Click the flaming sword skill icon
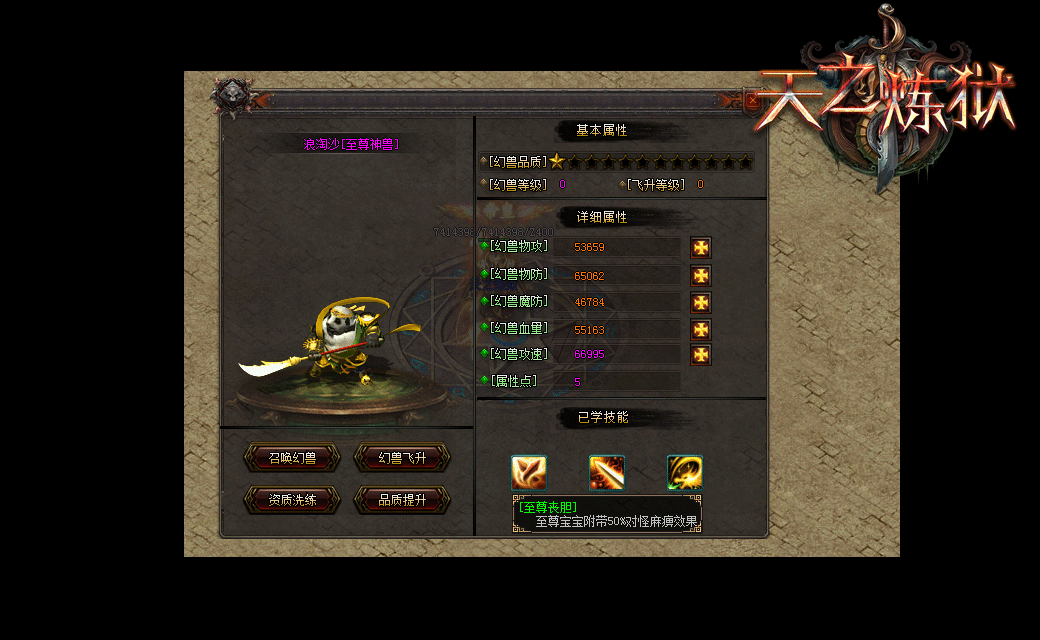 pos(607,473)
